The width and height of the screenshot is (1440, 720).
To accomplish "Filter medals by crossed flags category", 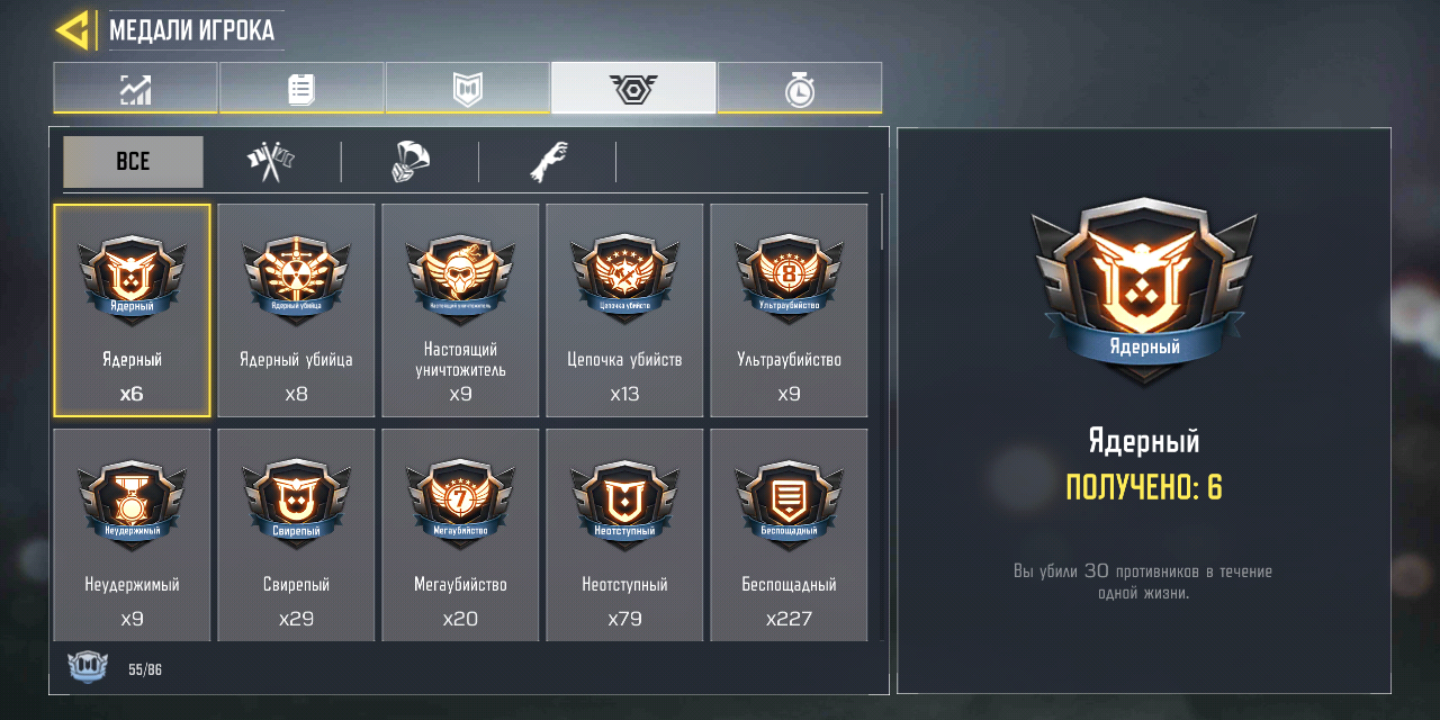I will coord(271,161).
